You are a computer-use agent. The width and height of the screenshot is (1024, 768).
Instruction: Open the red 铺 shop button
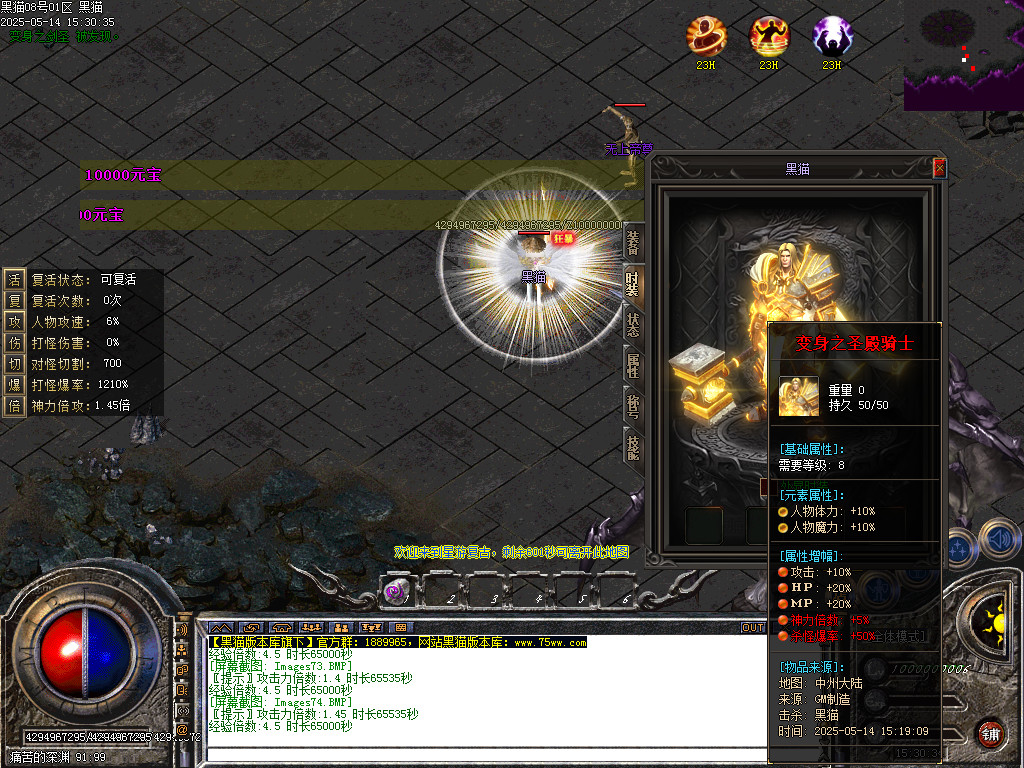(990, 733)
